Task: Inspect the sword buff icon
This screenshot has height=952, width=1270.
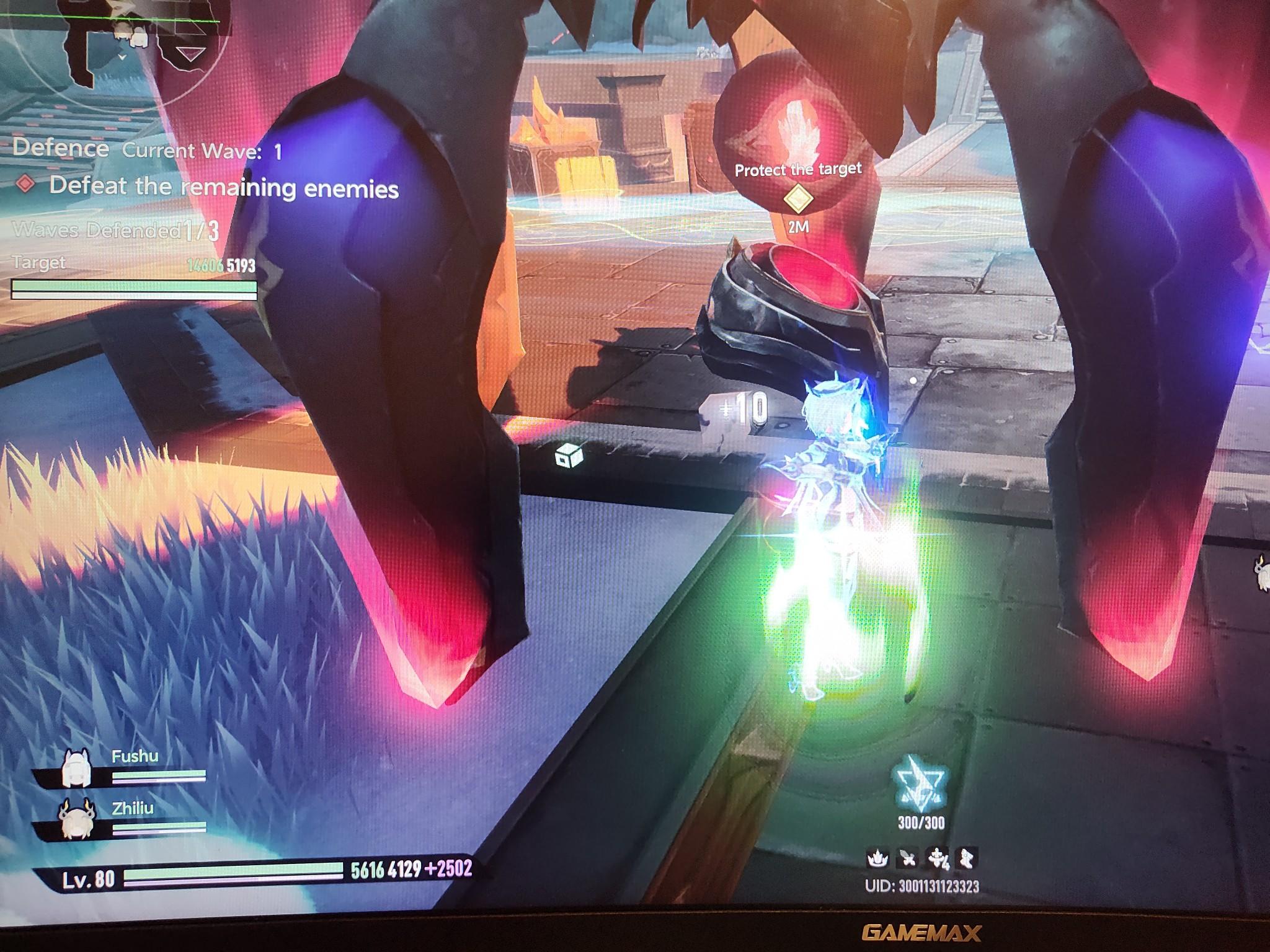Action: 907,859
